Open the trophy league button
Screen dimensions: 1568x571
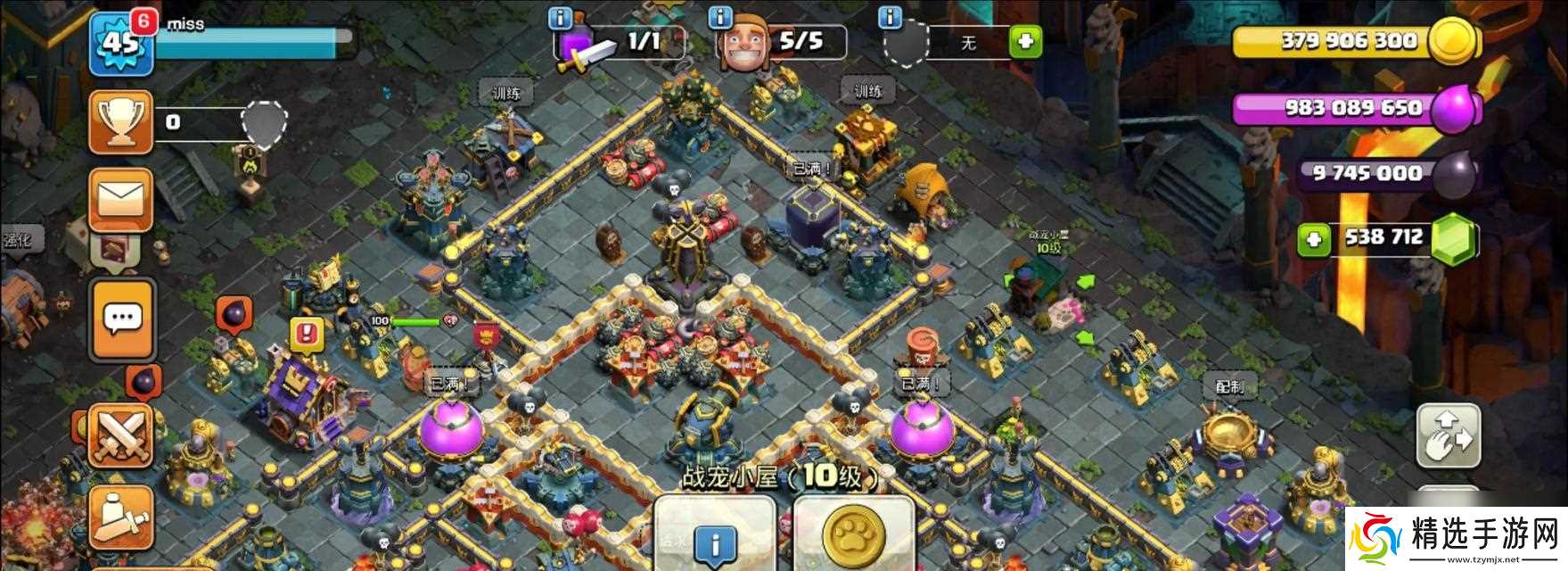(120, 122)
